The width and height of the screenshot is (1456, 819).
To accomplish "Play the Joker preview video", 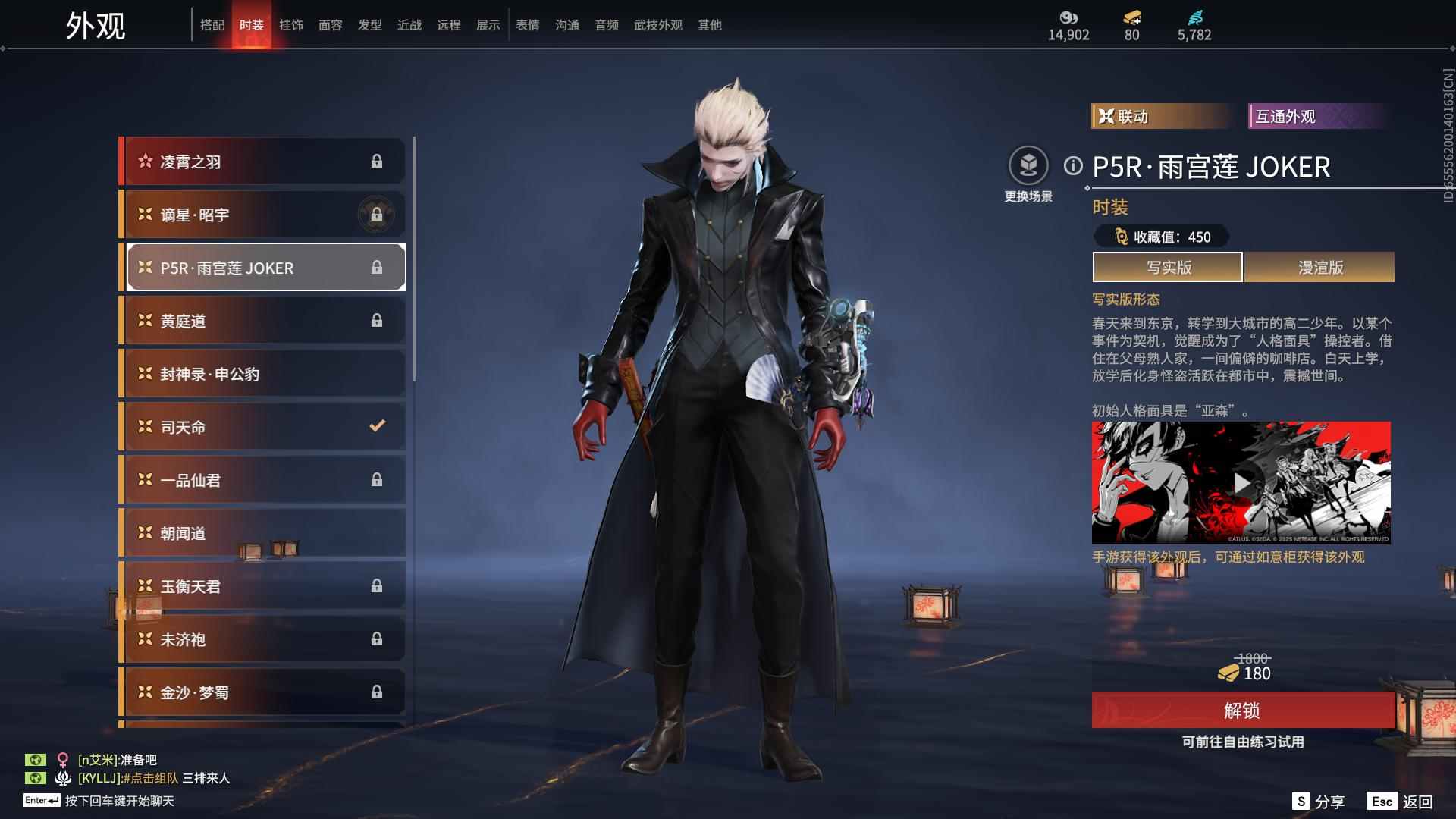I will [x=1241, y=483].
